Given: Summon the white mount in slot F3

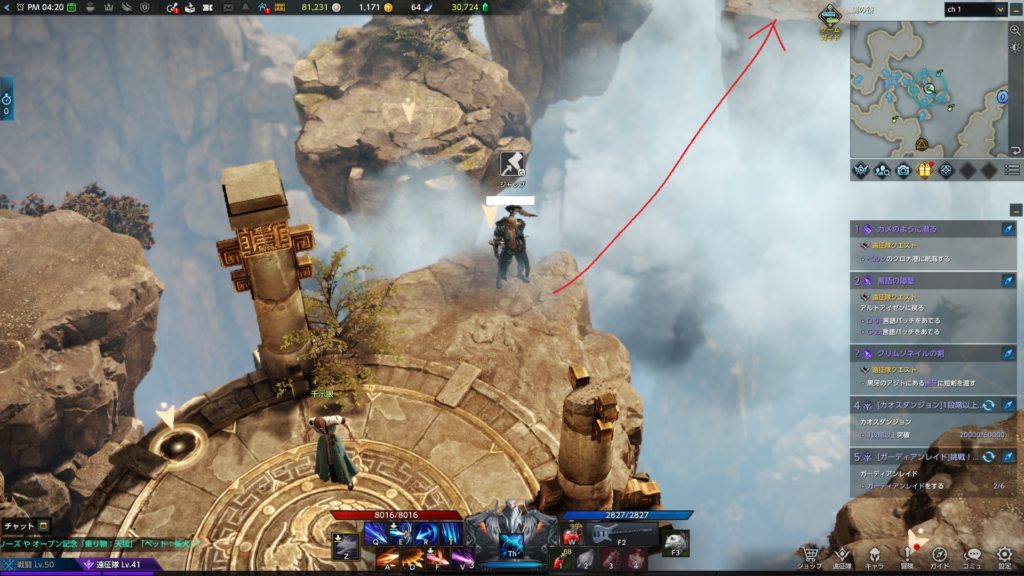Looking at the screenshot, I should pyautogui.click(x=676, y=539).
